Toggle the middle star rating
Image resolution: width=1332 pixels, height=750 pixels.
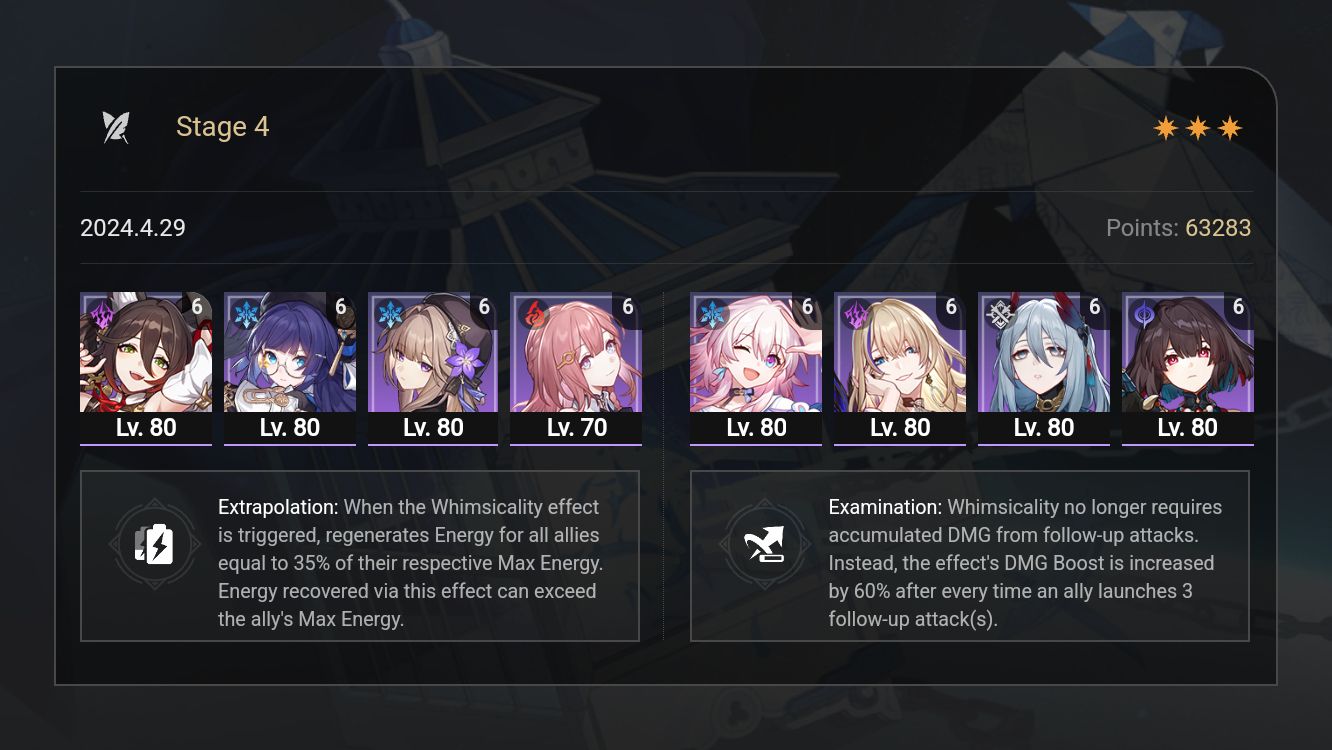(1197, 127)
